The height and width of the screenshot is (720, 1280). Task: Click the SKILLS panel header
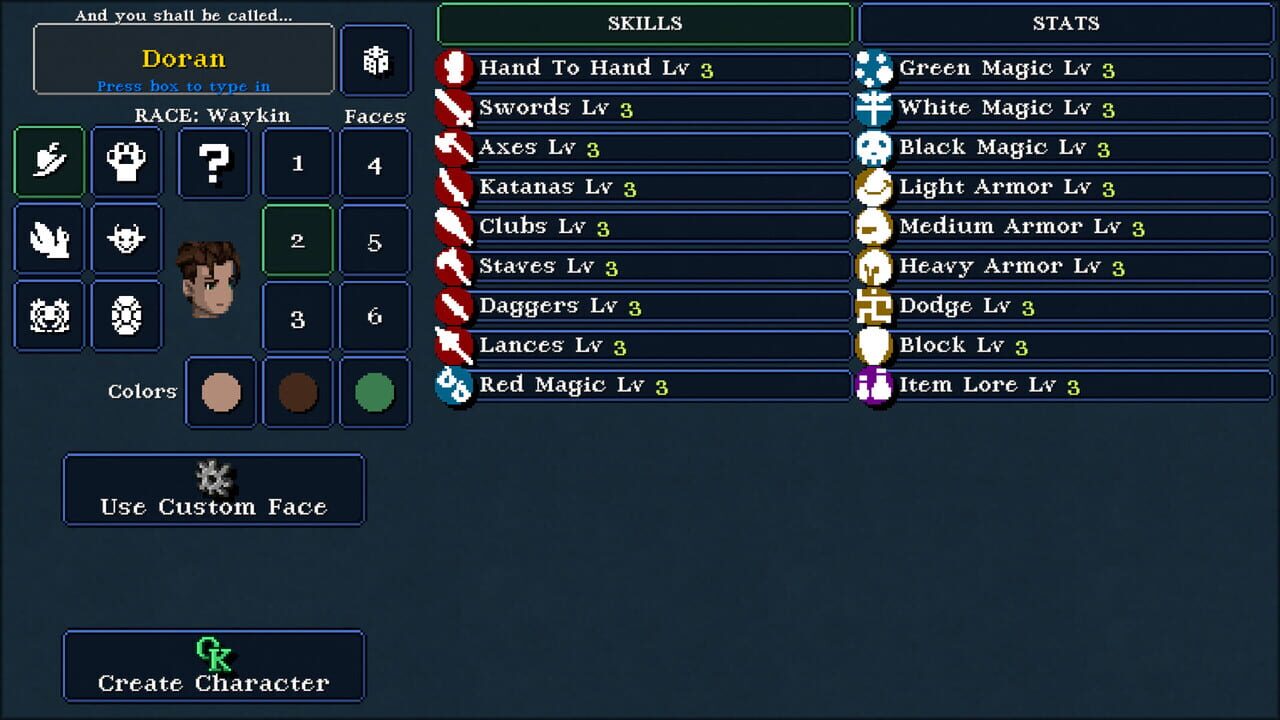pyautogui.click(x=645, y=23)
